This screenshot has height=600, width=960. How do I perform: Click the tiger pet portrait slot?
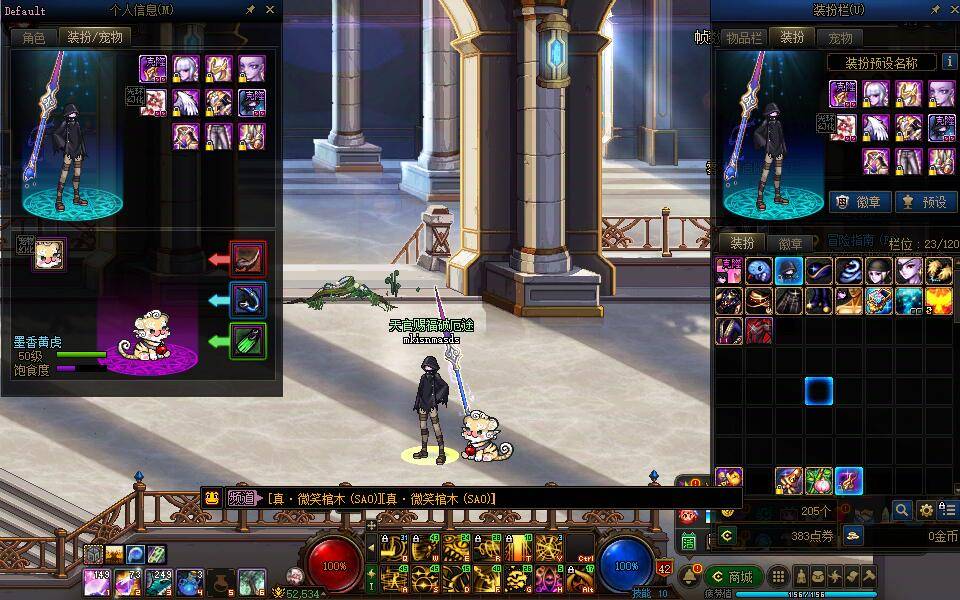click(49, 254)
